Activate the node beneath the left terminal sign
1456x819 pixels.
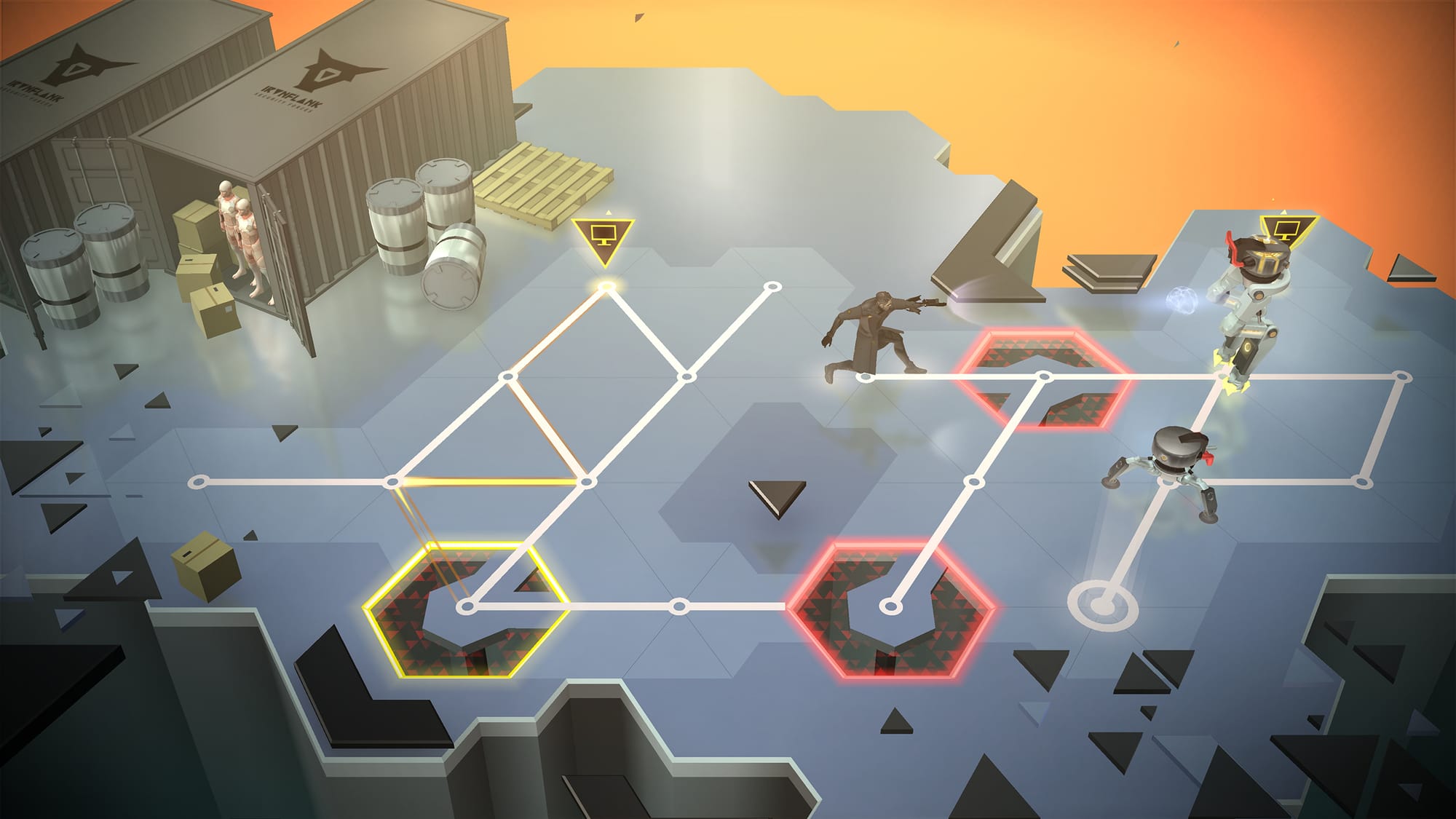point(606,286)
